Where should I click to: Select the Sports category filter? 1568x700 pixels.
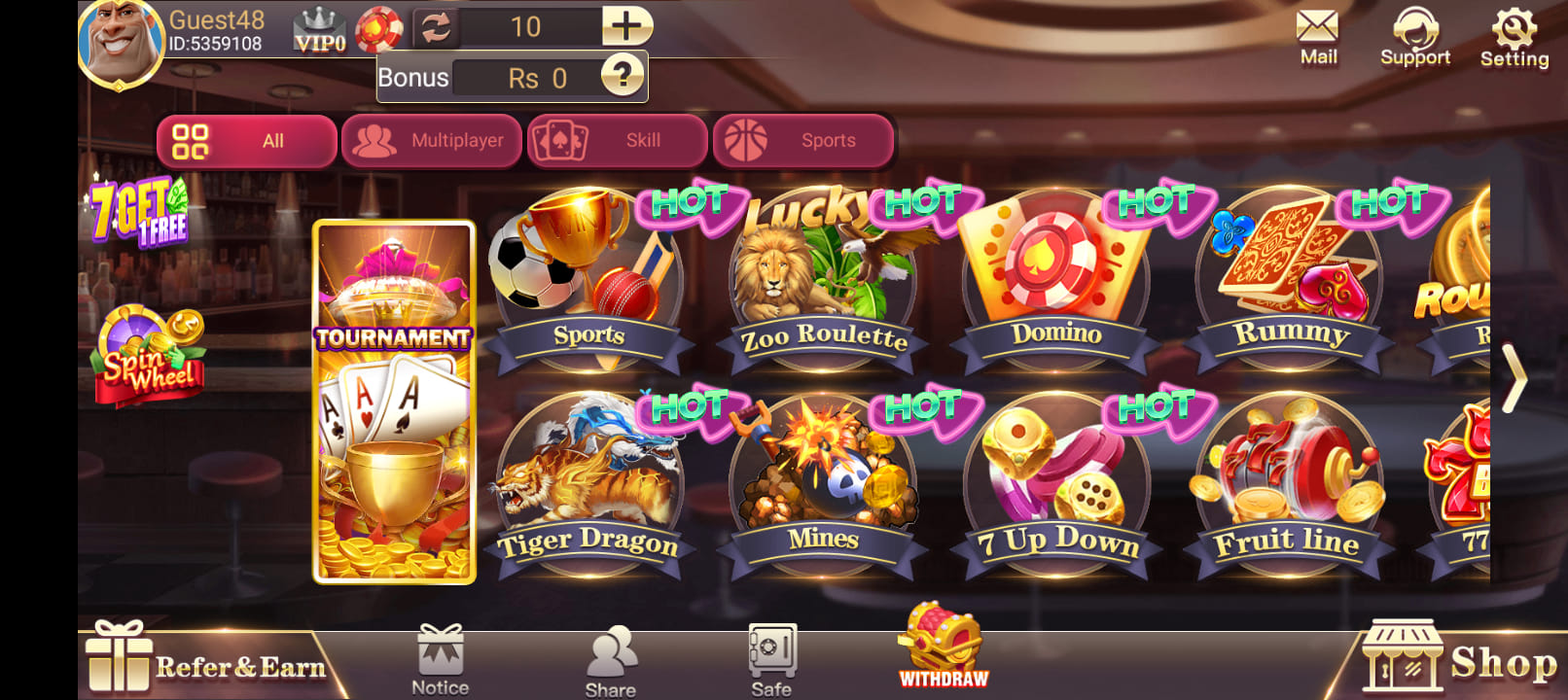(x=803, y=140)
